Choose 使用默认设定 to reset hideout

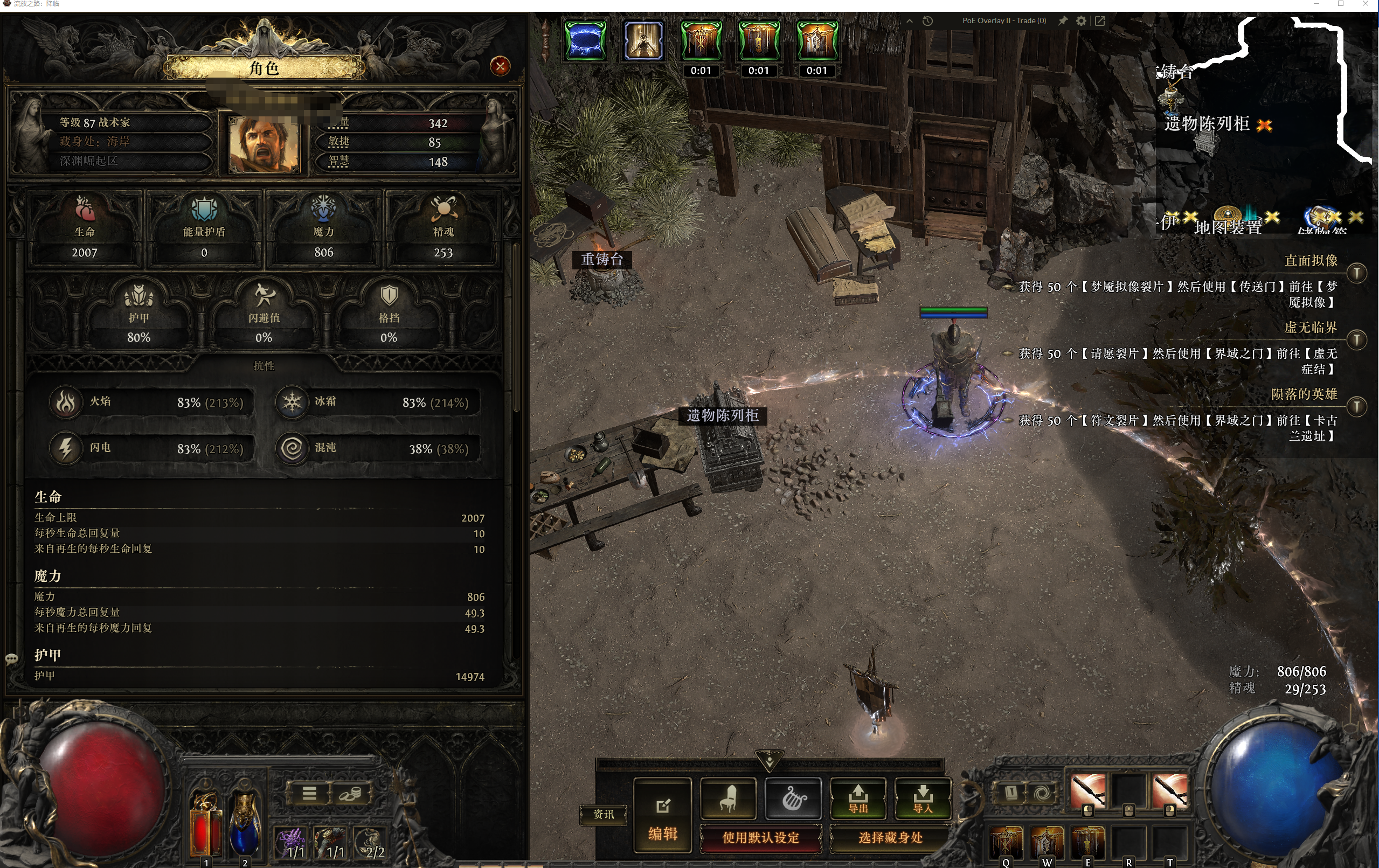(760, 838)
